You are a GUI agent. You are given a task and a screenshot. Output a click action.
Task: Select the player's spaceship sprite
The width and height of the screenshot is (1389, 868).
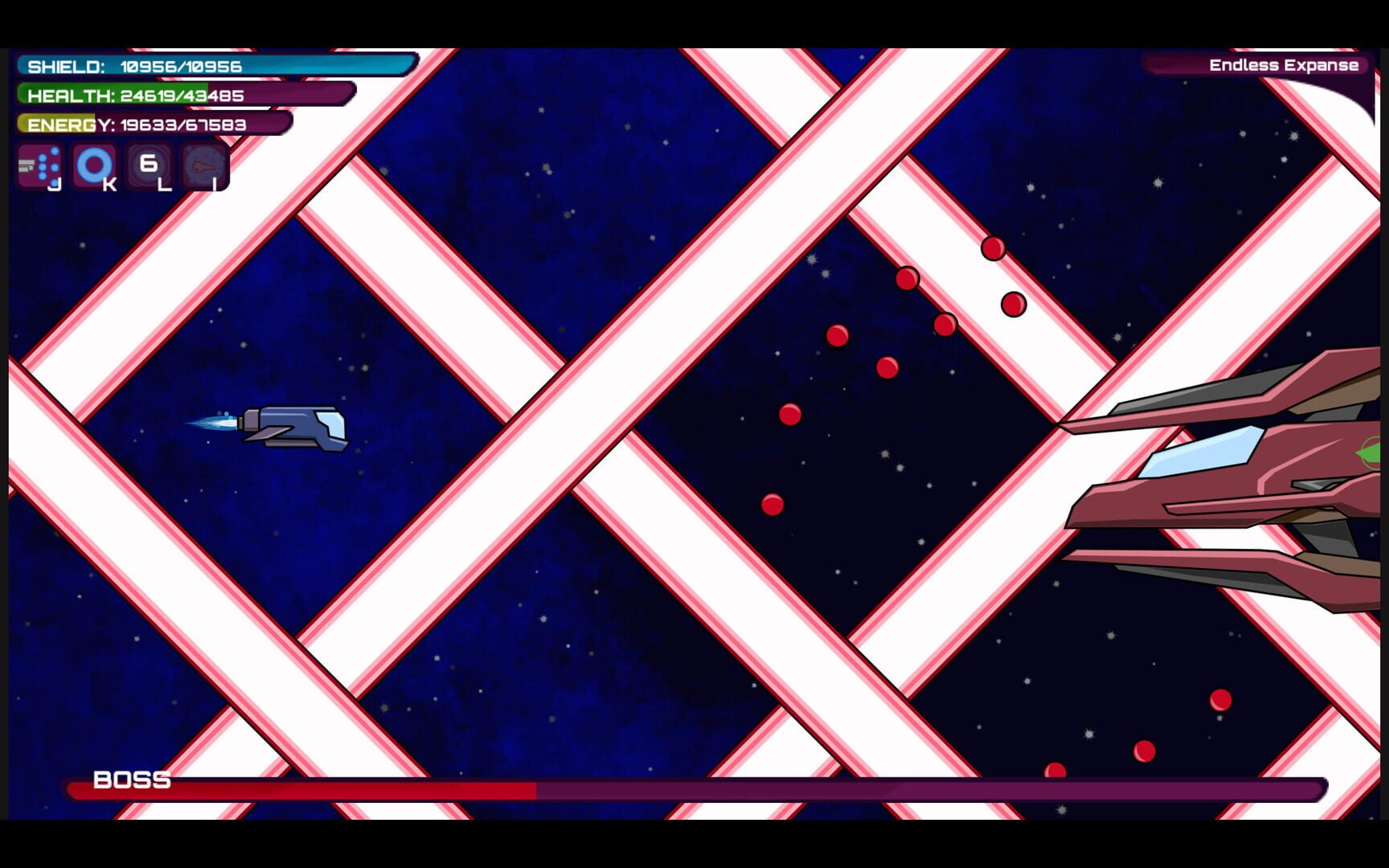click(x=297, y=429)
